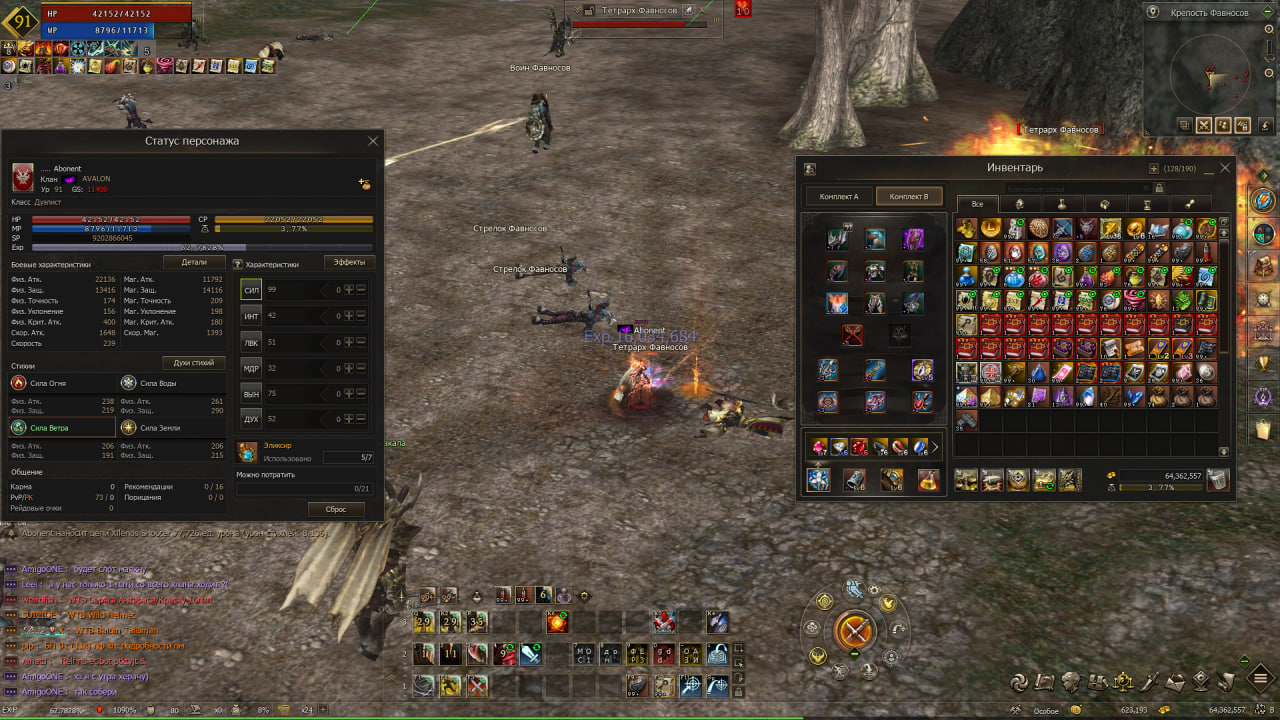Click the minimap of Крепость Фавносов
Screen dimensions: 1280x720
click(x=1212, y=72)
